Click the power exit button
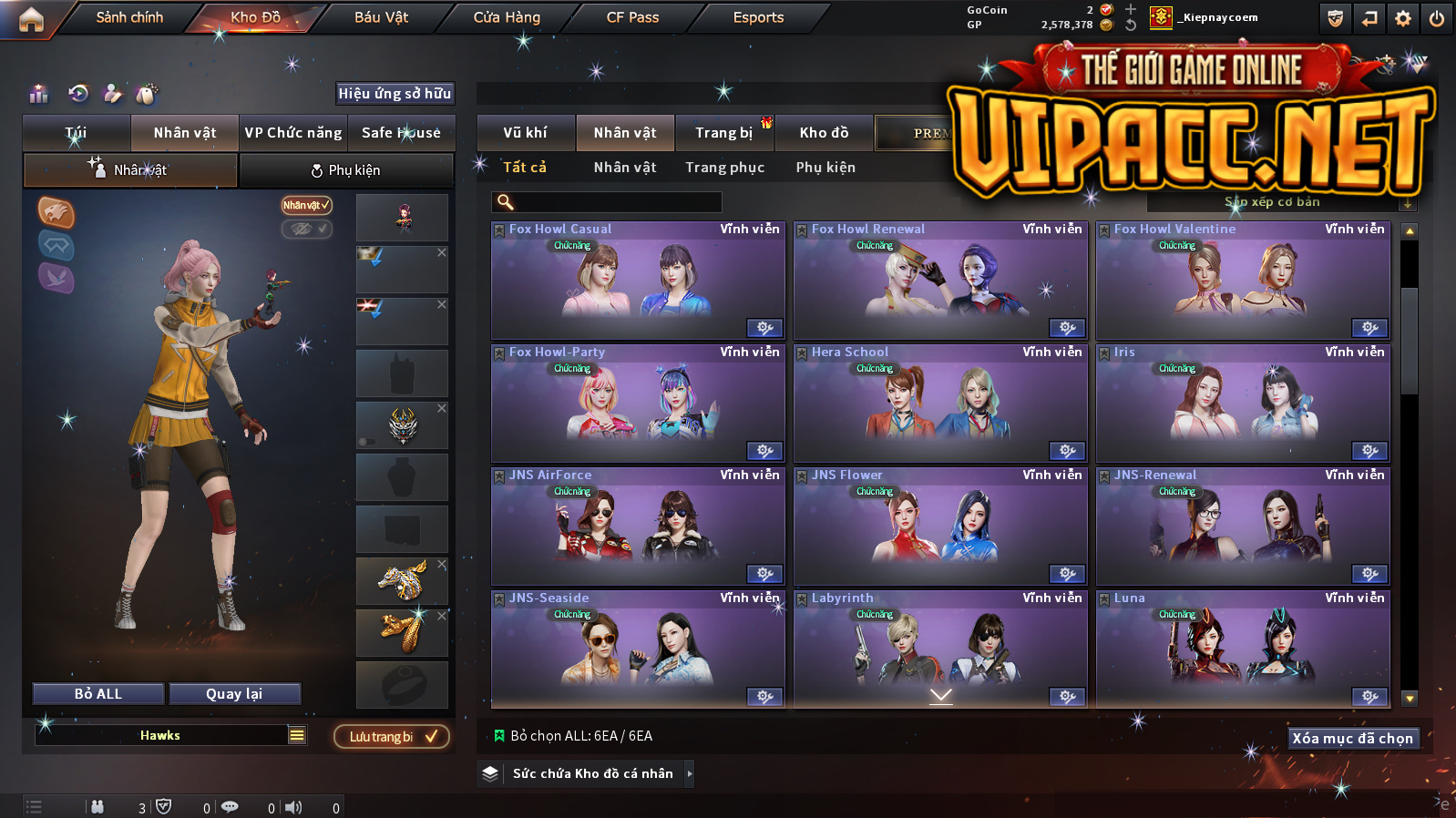1456x818 pixels. (x=1437, y=18)
